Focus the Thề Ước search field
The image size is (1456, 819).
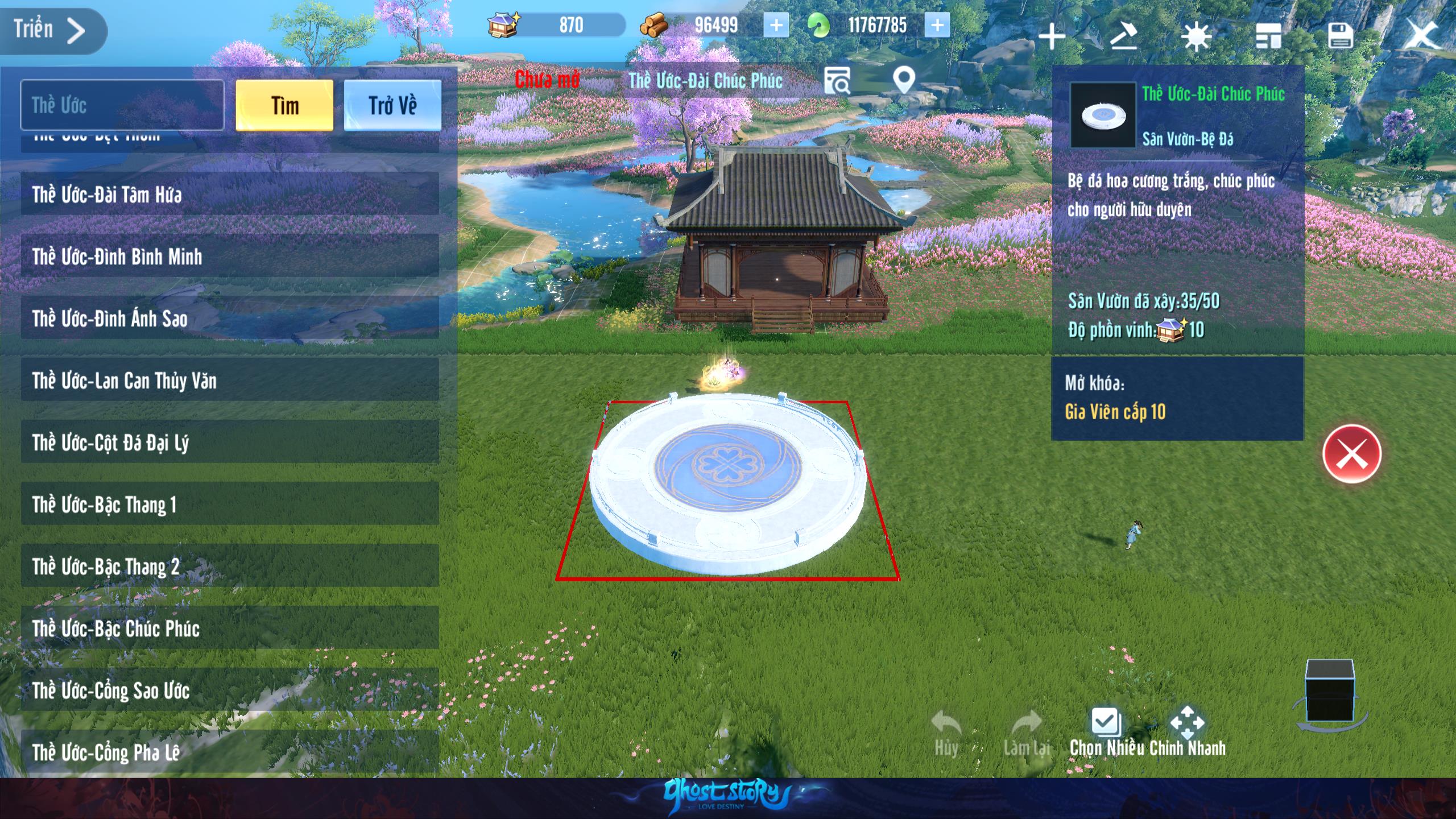(x=122, y=106)
